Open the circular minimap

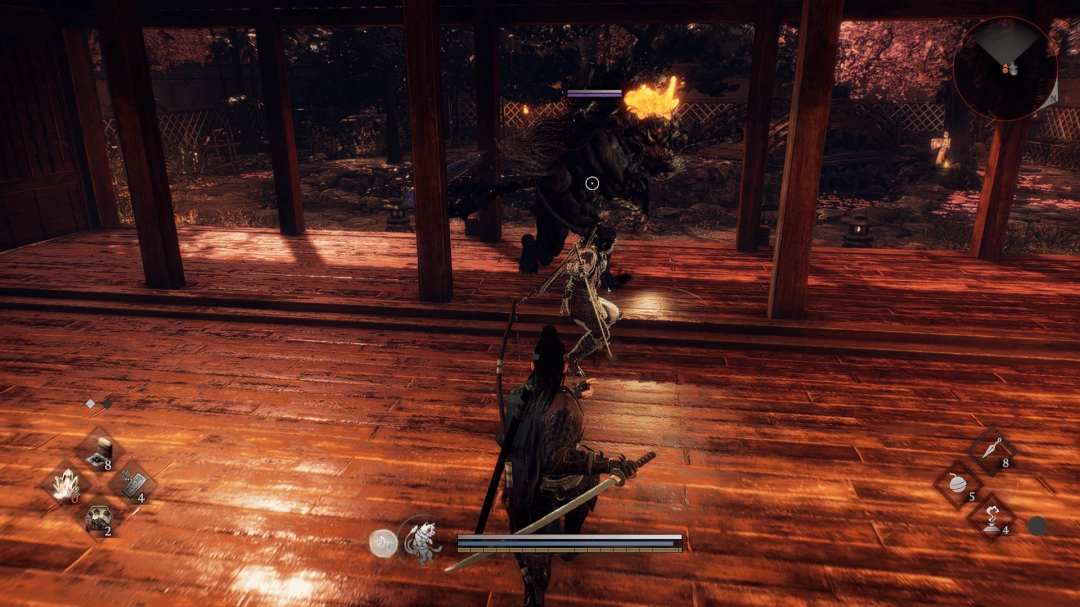click(1004, 68)
